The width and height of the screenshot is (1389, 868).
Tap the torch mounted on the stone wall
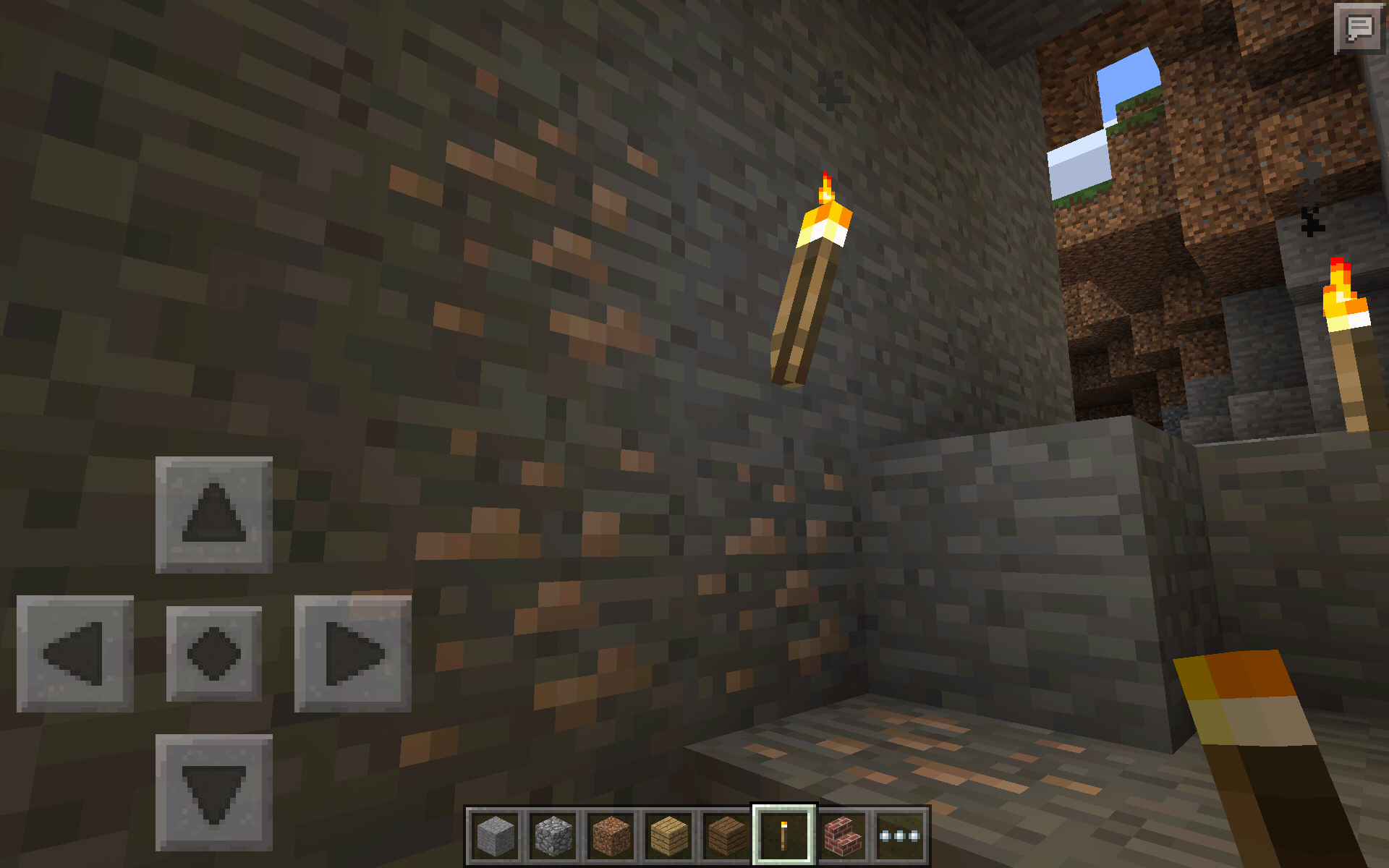pos(810,289)
